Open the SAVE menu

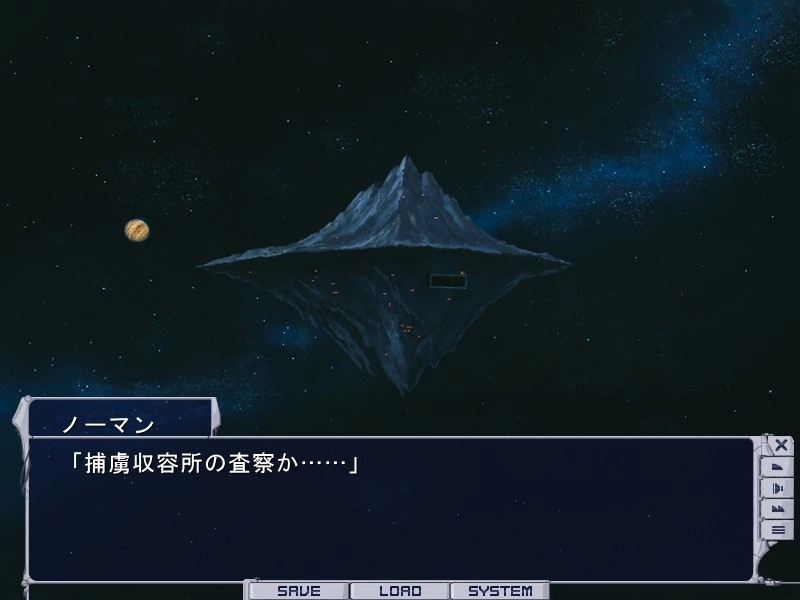[298, 591]
